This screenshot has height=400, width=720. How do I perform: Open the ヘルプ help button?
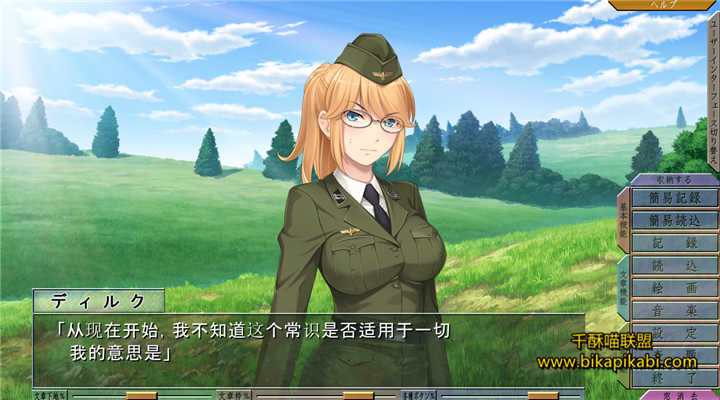pyautogui.click(x=664, y=5)
